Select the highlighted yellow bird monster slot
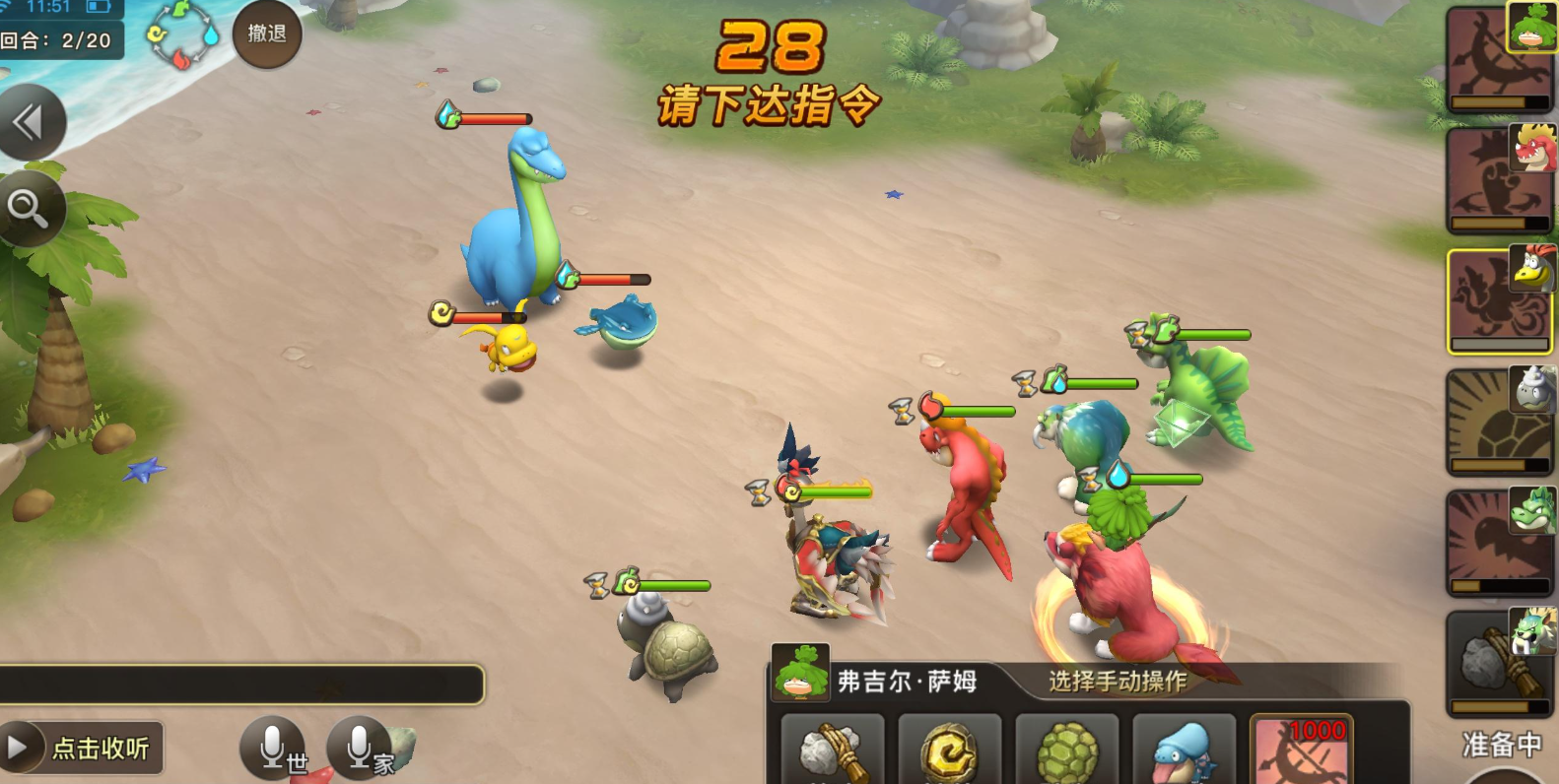Viewport: 1559px width, 784px height. (x=1500, y=298)
